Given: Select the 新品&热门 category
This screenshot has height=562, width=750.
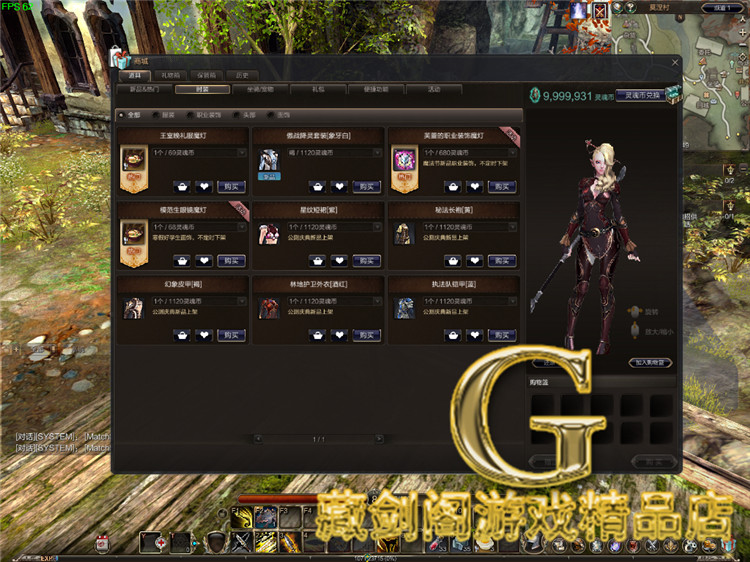Looking at the screenshot, I should pyautogui.click(x=143, y=89).
